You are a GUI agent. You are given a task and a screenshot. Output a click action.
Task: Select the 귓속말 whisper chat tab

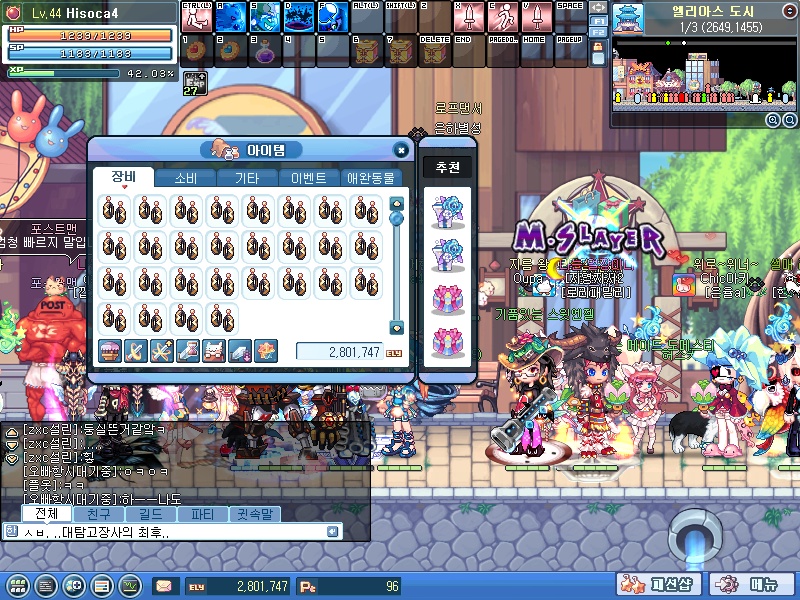coord(254,514)
